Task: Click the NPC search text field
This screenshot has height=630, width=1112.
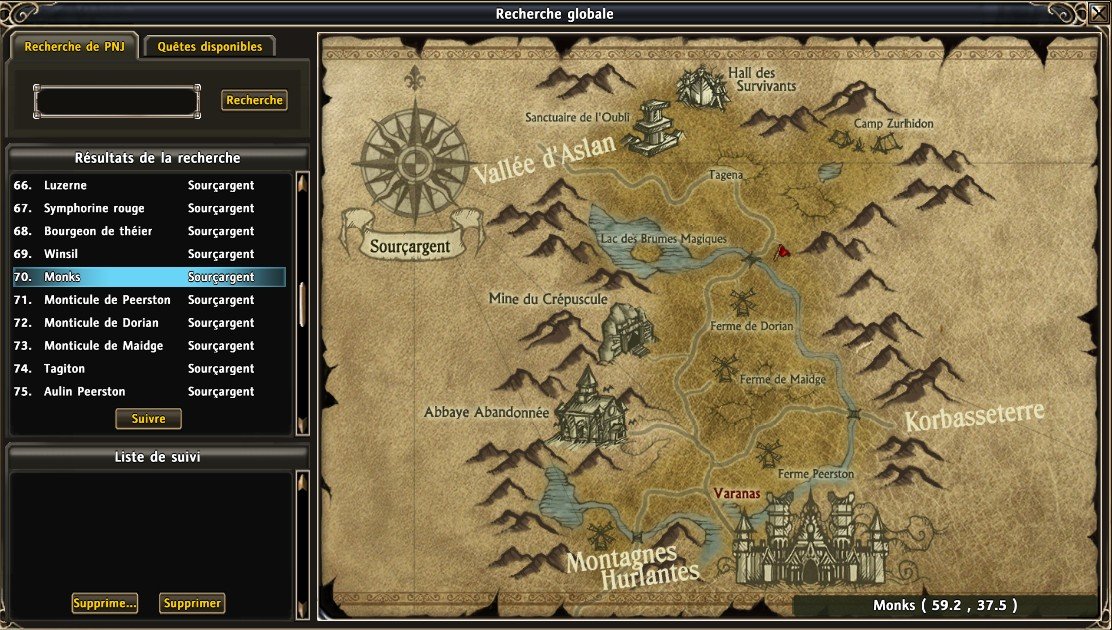Action: pyautogui.click(x=116, y=101)
